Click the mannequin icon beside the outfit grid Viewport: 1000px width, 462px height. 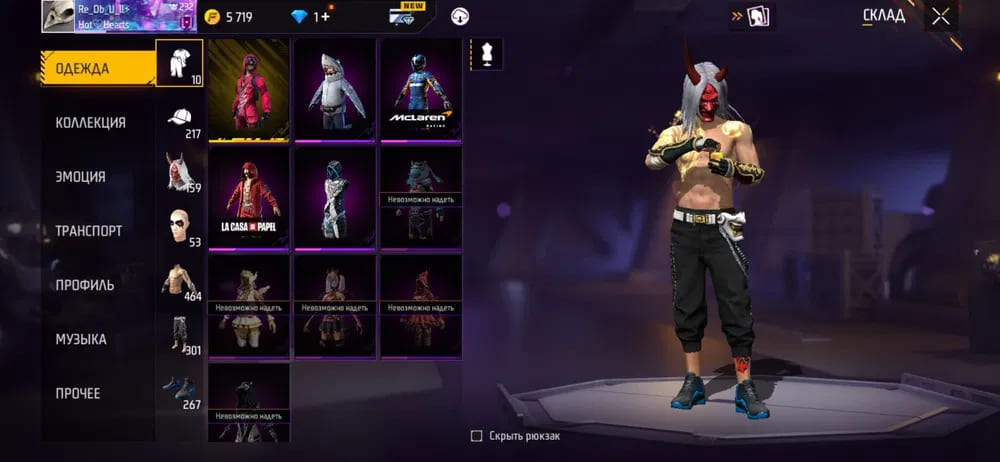point(487,54)
